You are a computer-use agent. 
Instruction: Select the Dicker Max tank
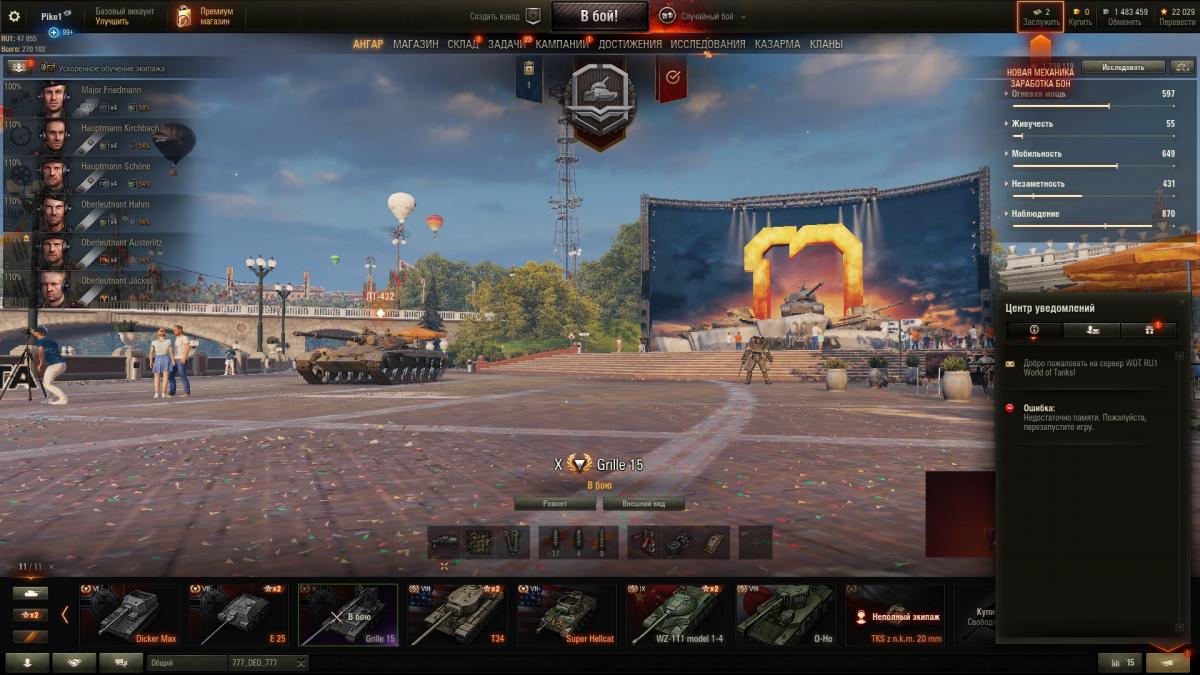click(x=129, y=615)
